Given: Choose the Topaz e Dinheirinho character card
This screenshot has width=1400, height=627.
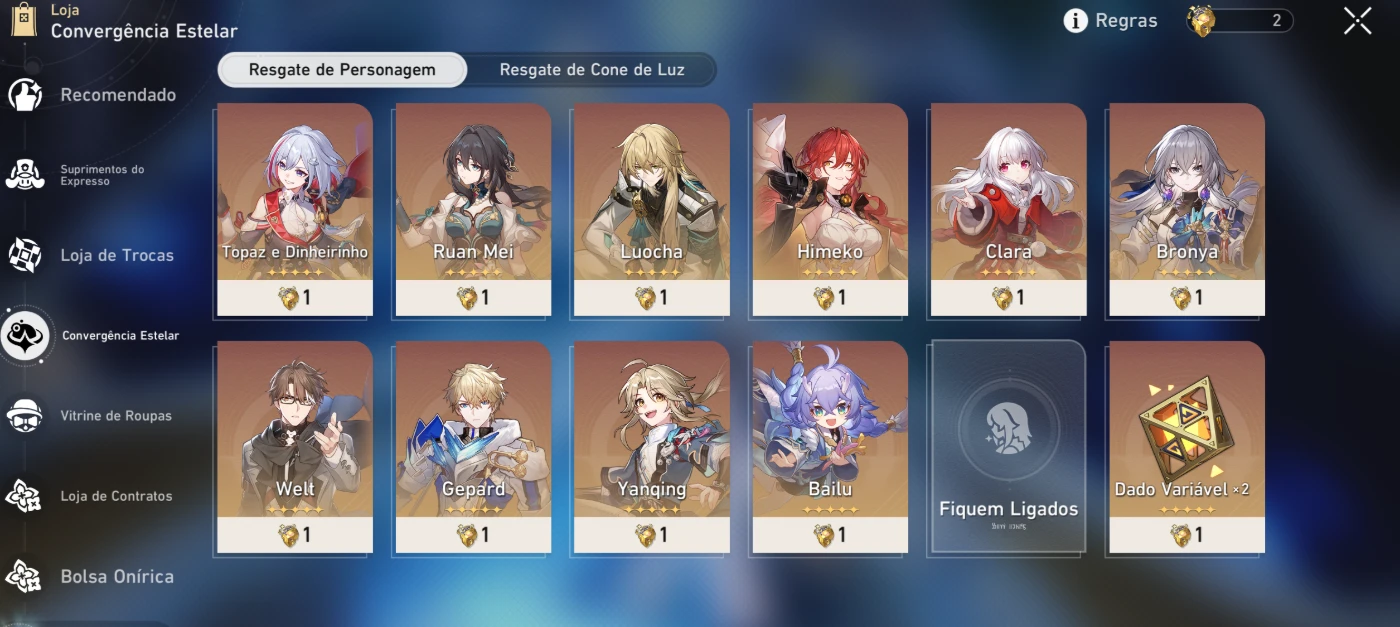Looking at the screenshot, I should tap(295, 208).
